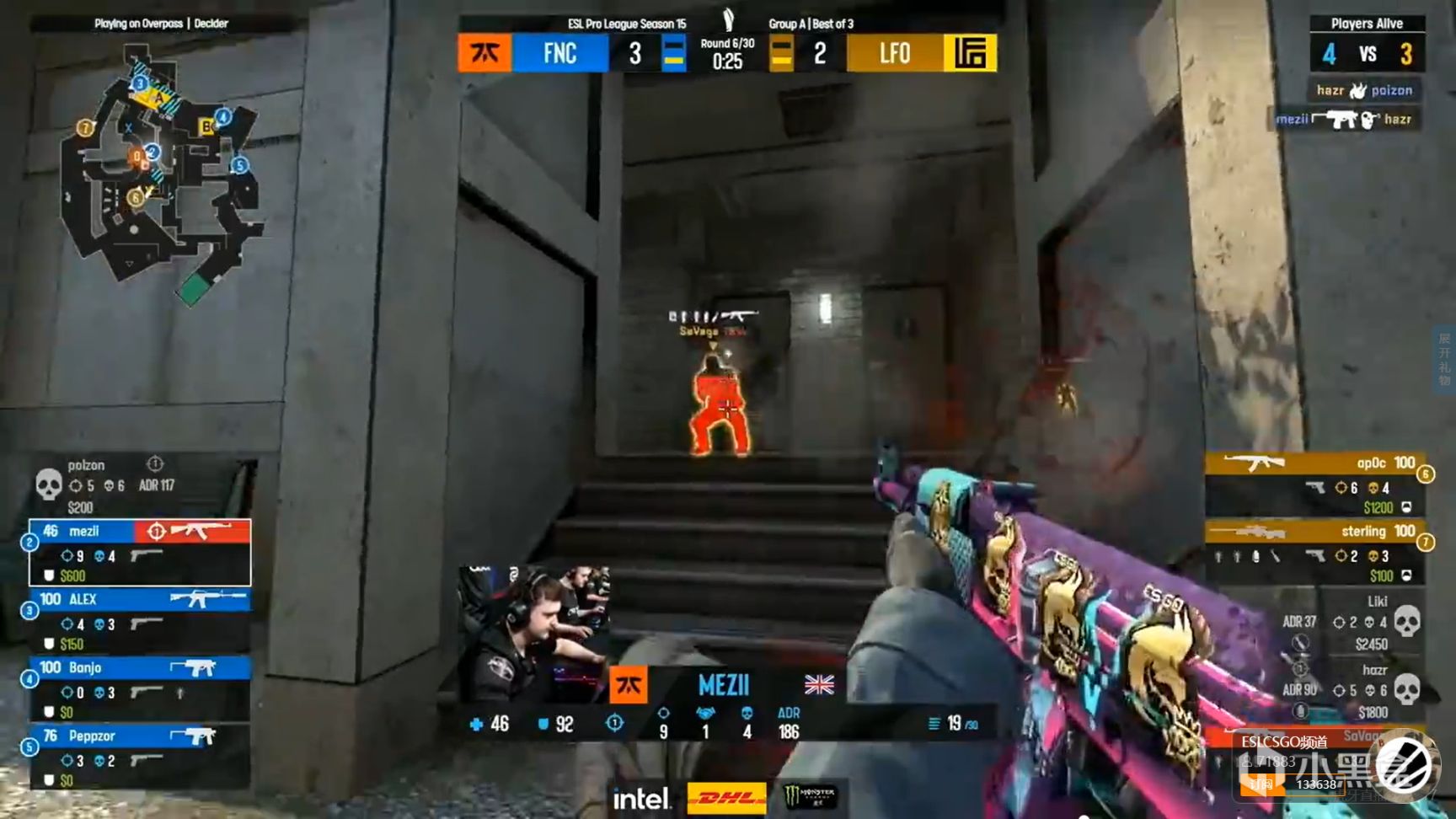Click the ESL trophy icon above scoreboard
Image resolution: width=1456 pixels, height=819 pixels.
coord(730,19)
